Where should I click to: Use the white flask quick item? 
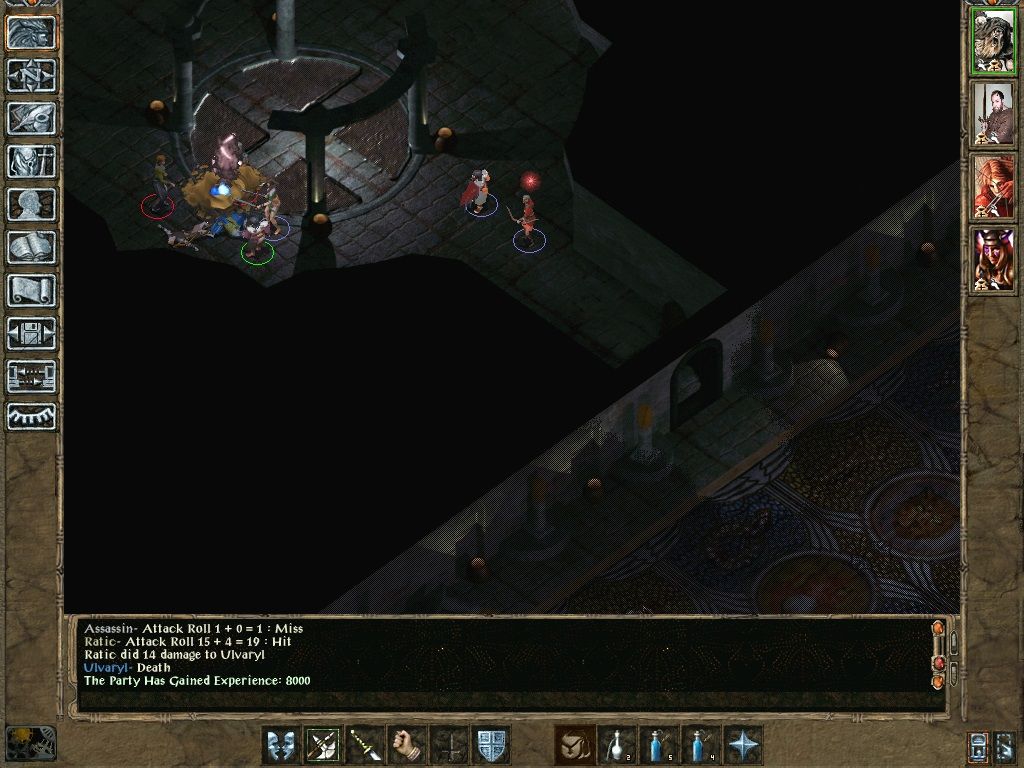(618, 746)
